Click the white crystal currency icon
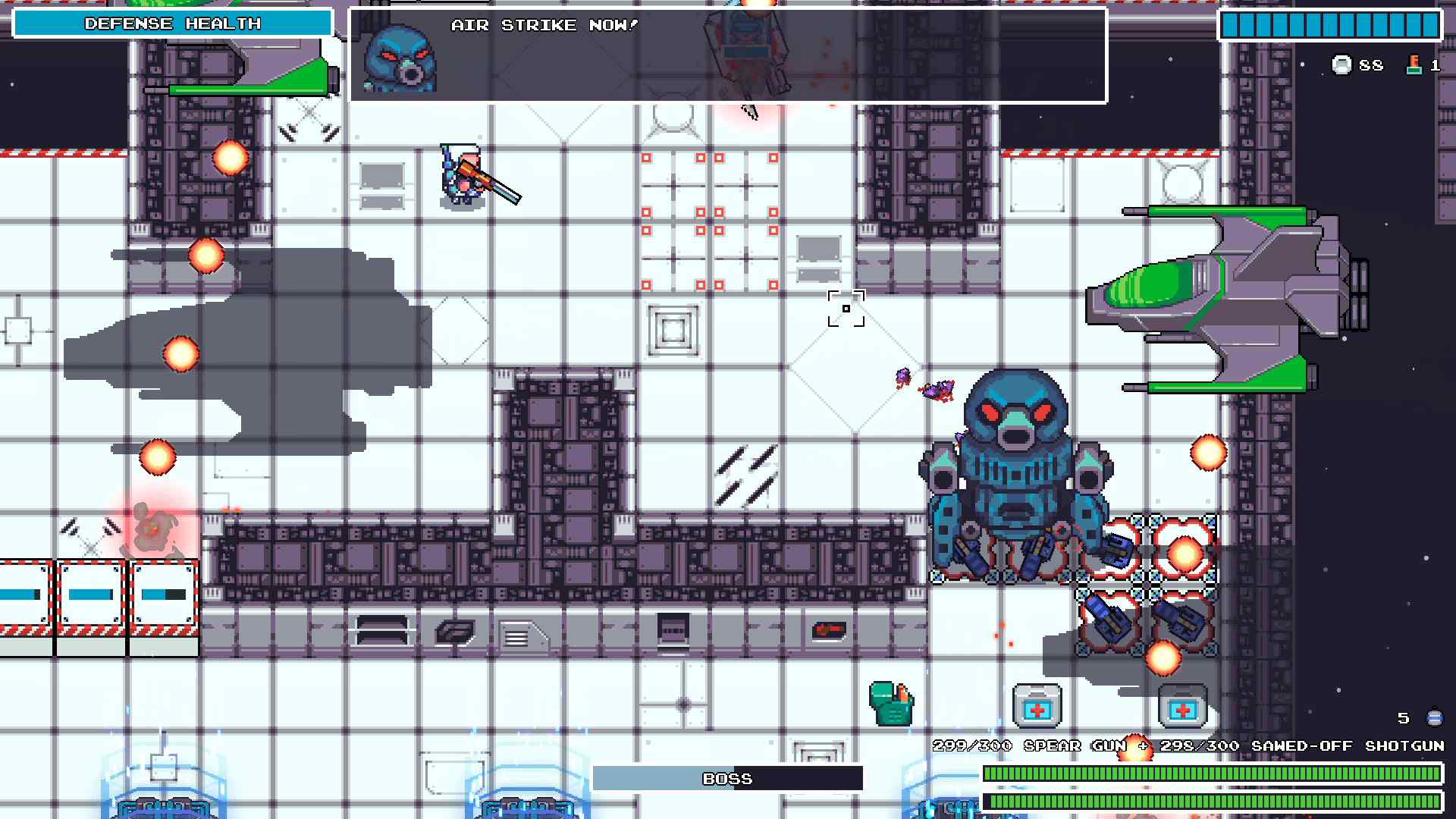The image size is (1456, 819). point(1342,64)
